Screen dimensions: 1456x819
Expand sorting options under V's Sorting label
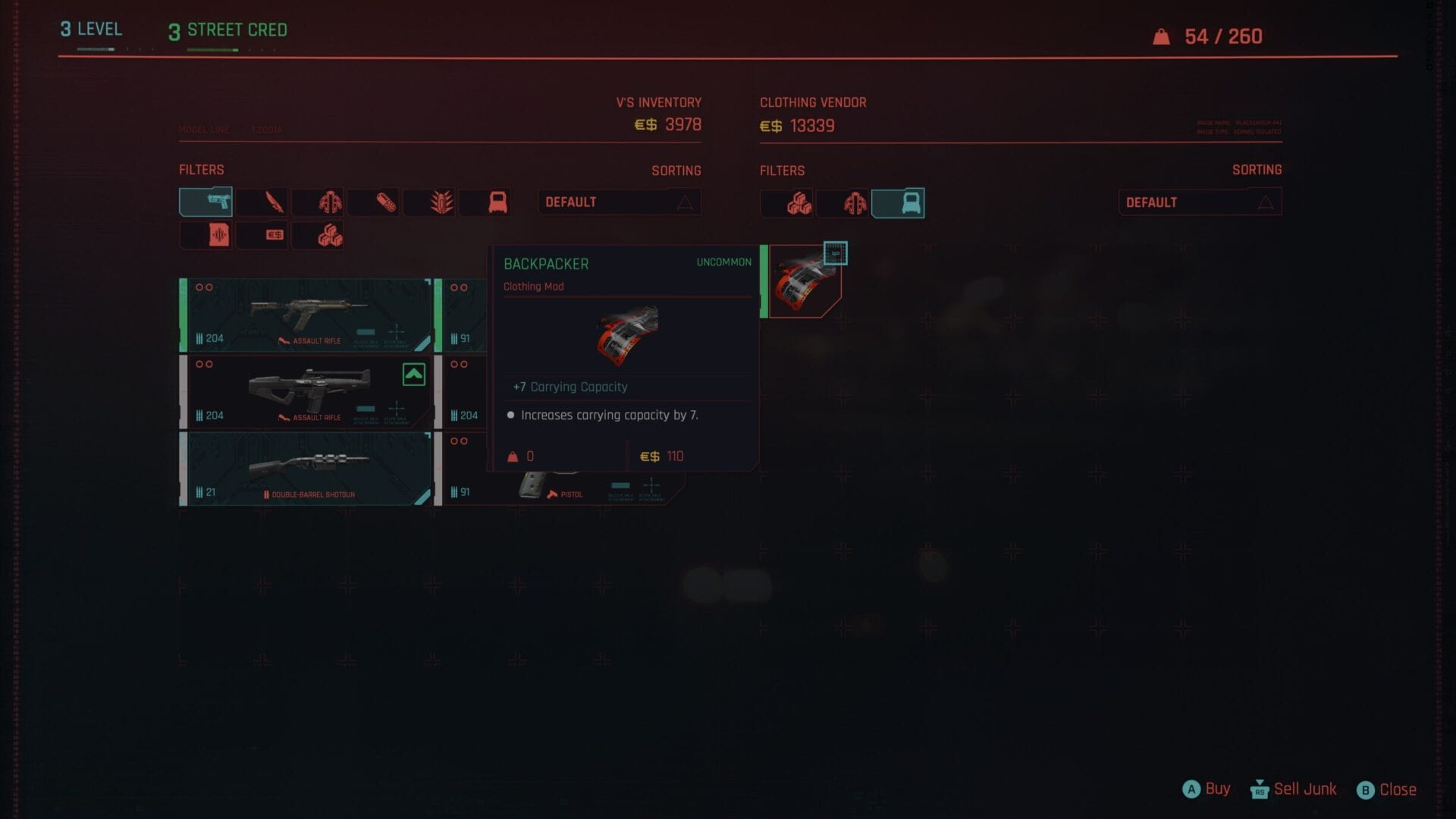(x=676, y=171)
